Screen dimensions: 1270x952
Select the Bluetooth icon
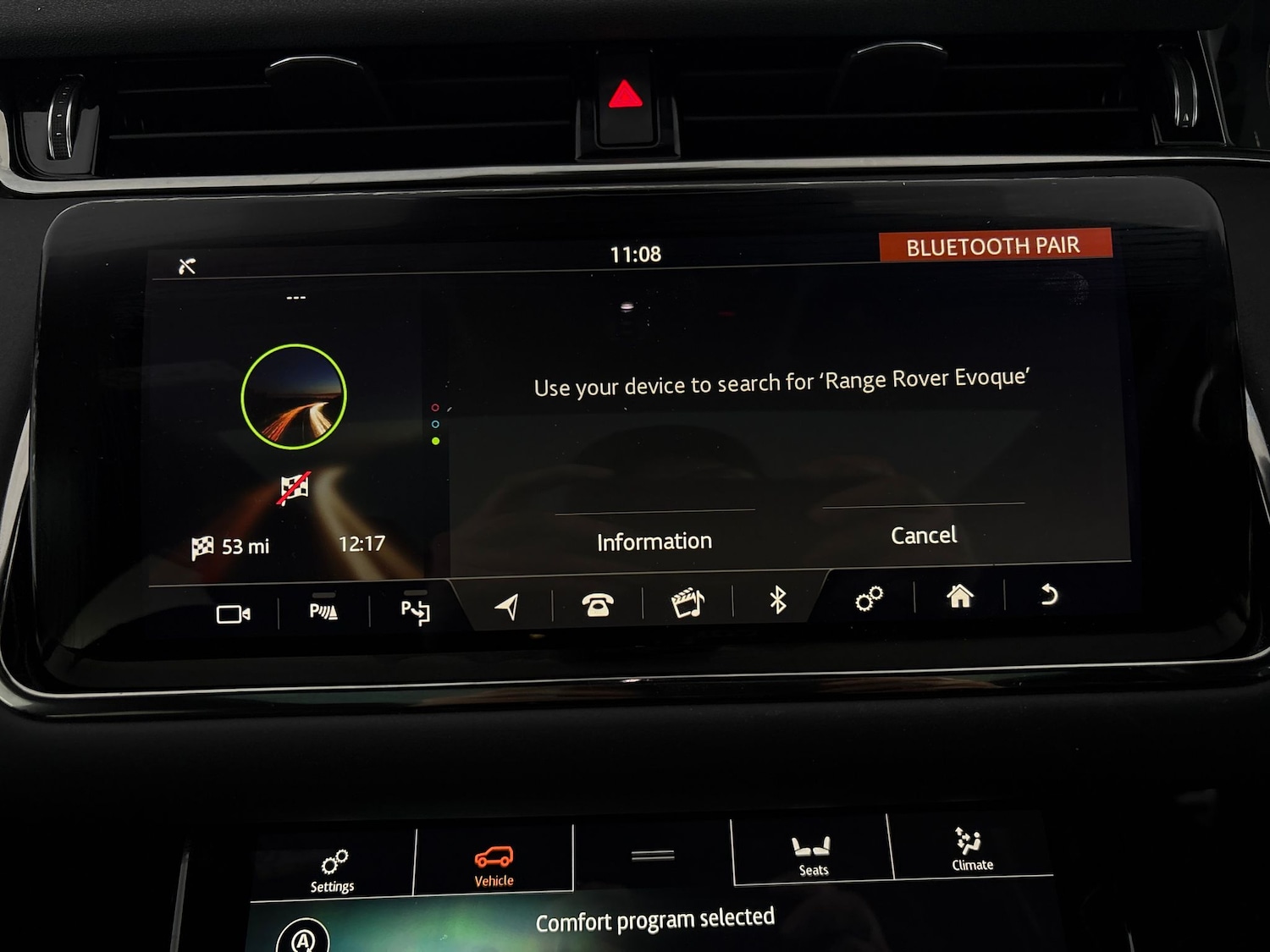point(778,603)
